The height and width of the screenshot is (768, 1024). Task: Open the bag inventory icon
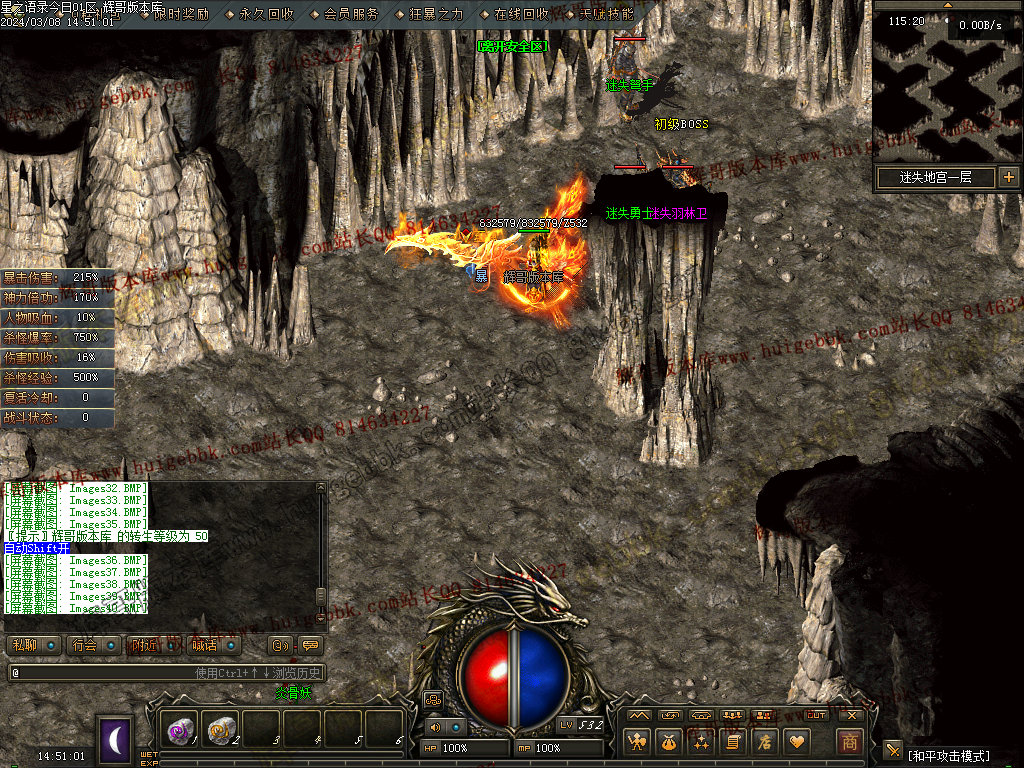pyautogui.click(x=668, y=742)
